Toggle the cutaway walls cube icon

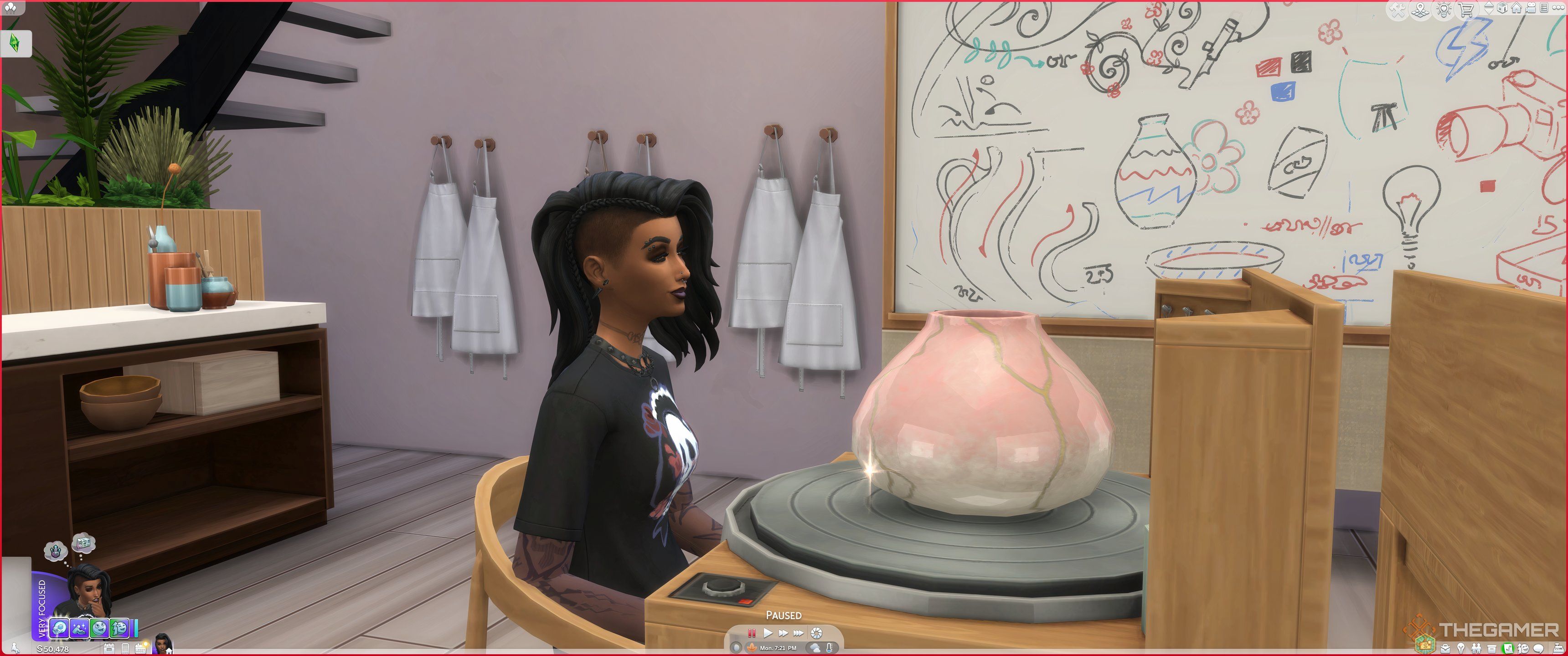pos(1502,9)
